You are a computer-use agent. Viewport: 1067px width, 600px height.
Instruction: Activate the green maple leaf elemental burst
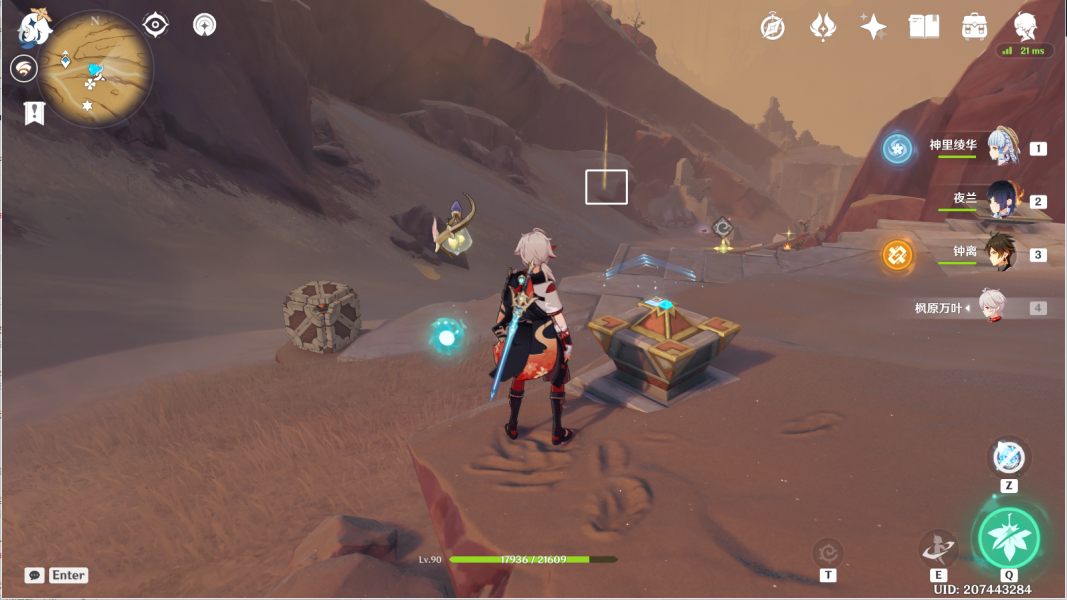point(1008,538)
